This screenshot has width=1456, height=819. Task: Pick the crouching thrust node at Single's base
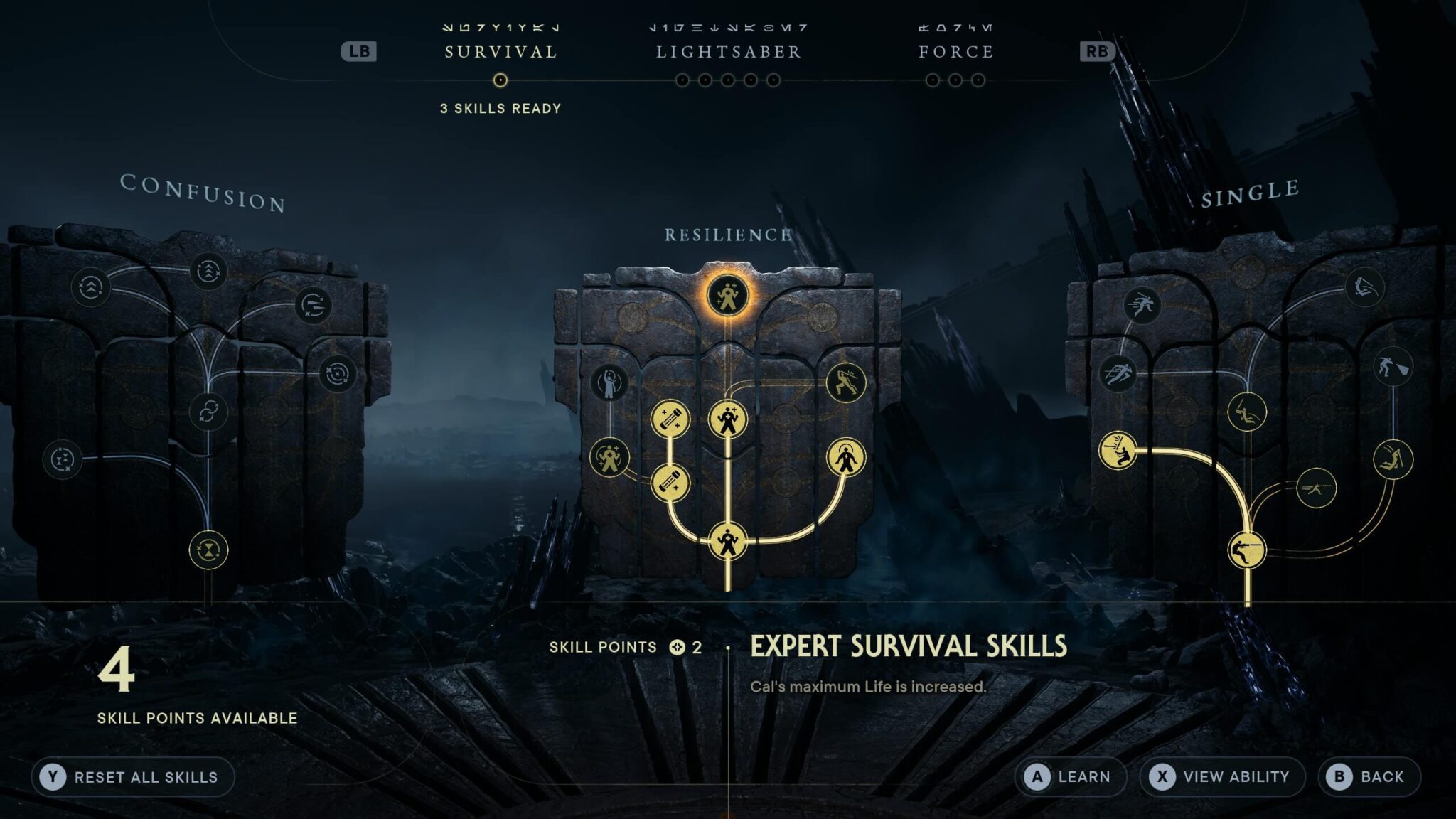pos(1247,550)
